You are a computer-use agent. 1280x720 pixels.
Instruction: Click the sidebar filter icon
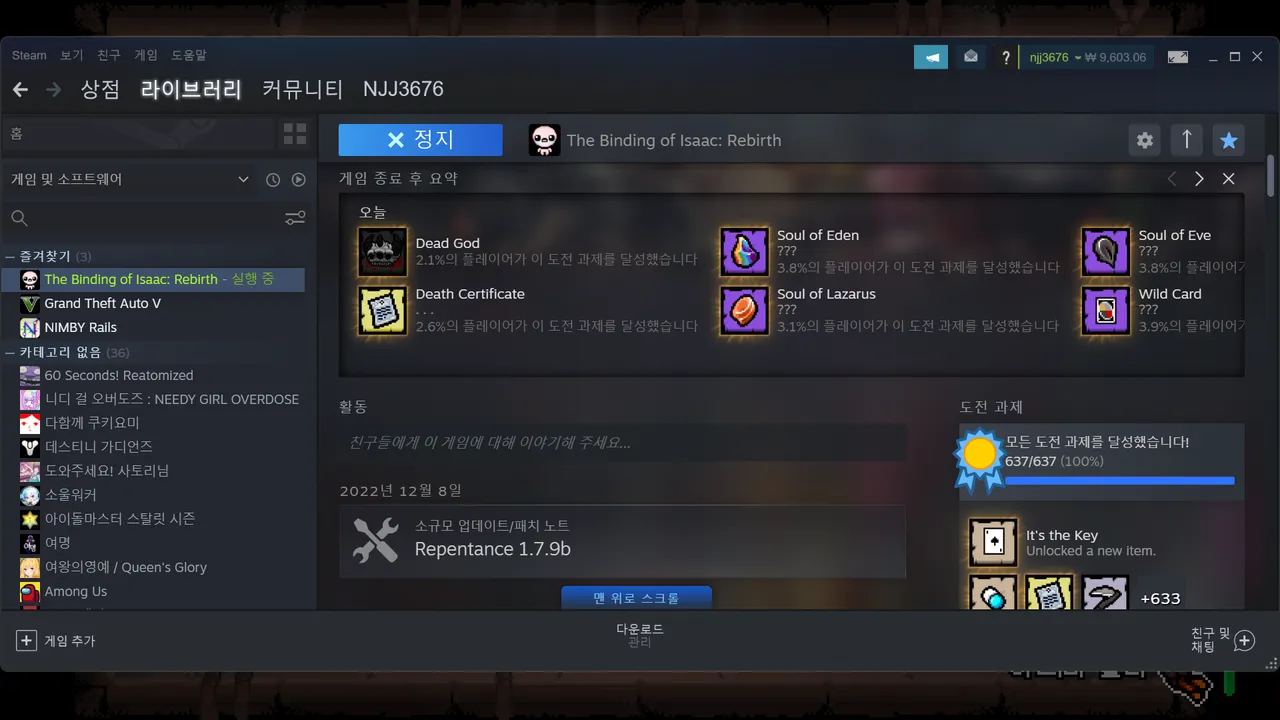(294, 217)
